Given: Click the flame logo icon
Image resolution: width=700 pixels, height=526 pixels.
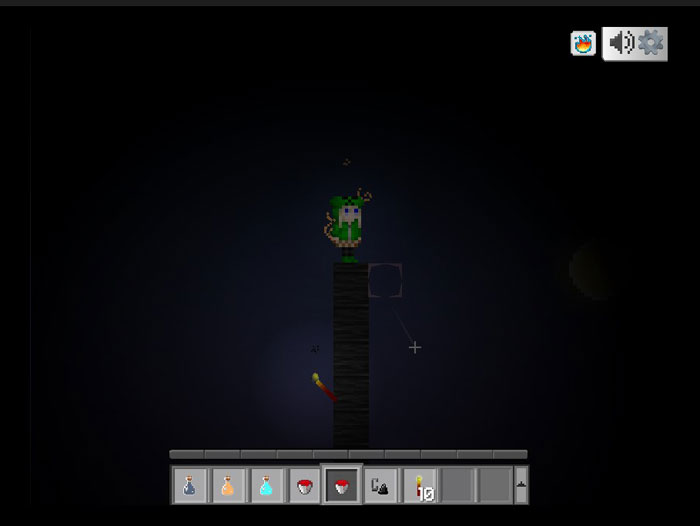Looking at the screenshot, I should pyautogui.click(x=584, y=44).
